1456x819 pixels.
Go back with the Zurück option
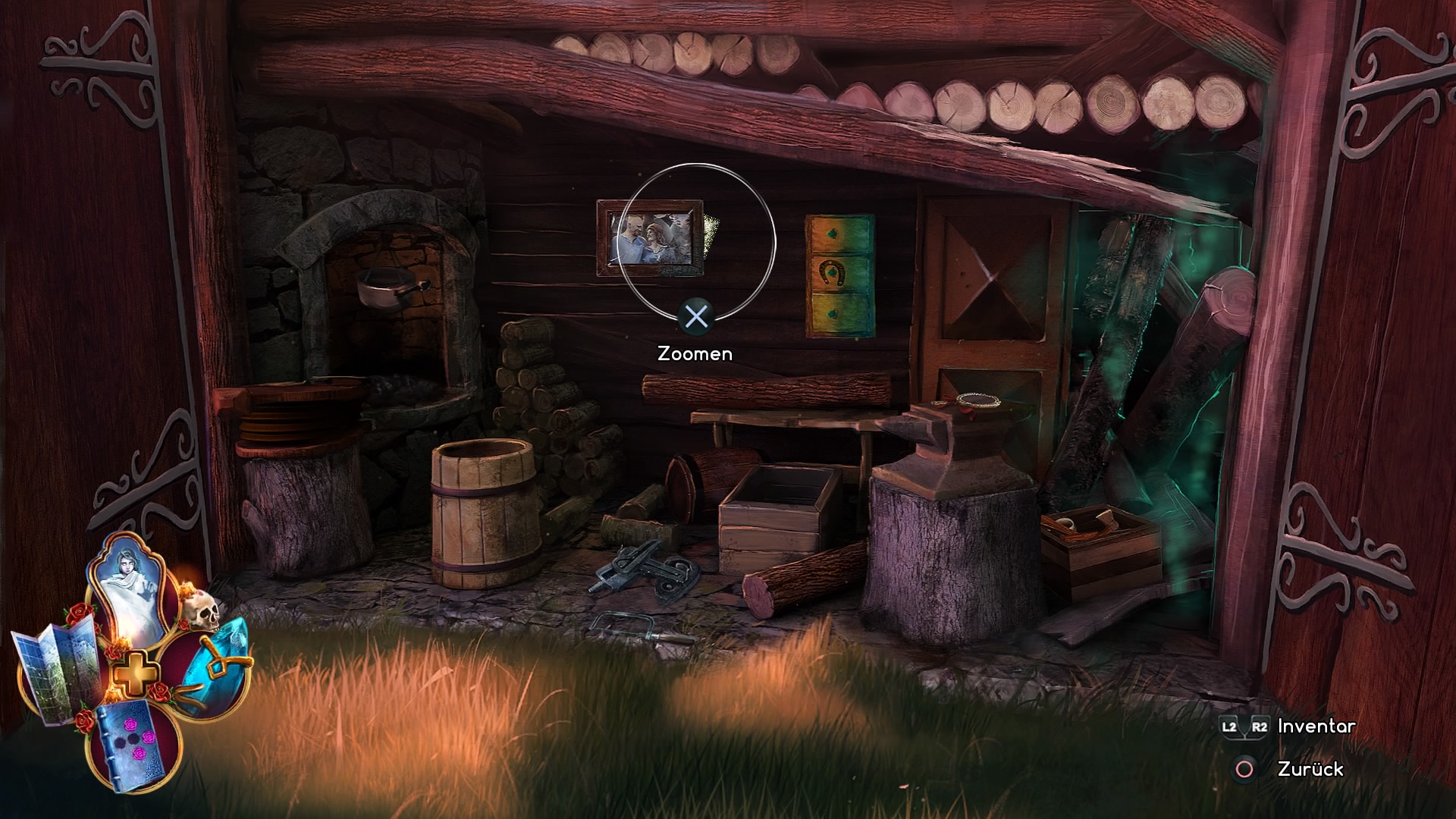coord(1310,770)
